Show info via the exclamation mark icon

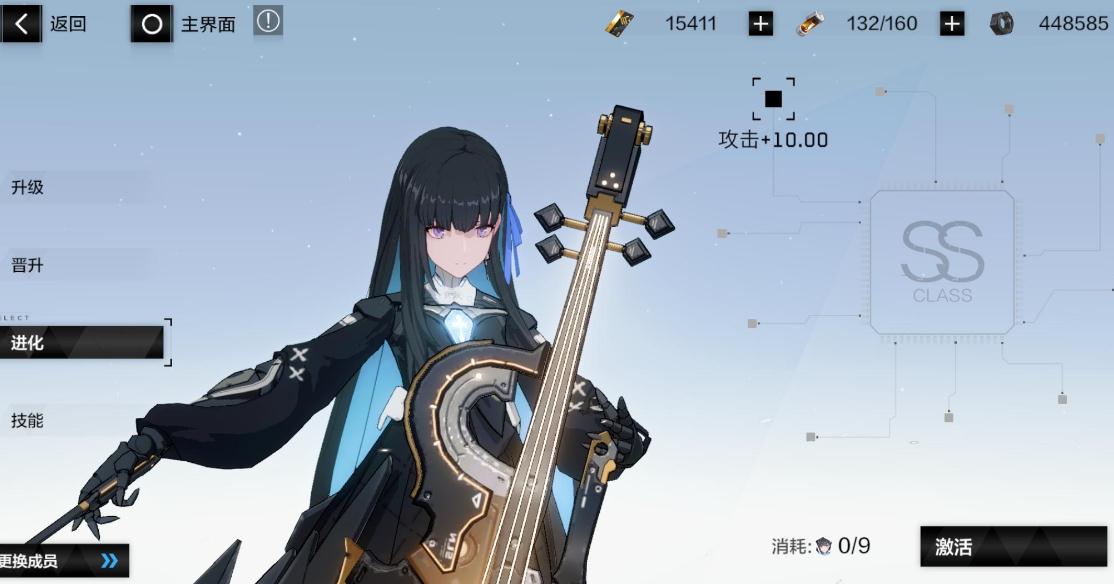(268, 20)
